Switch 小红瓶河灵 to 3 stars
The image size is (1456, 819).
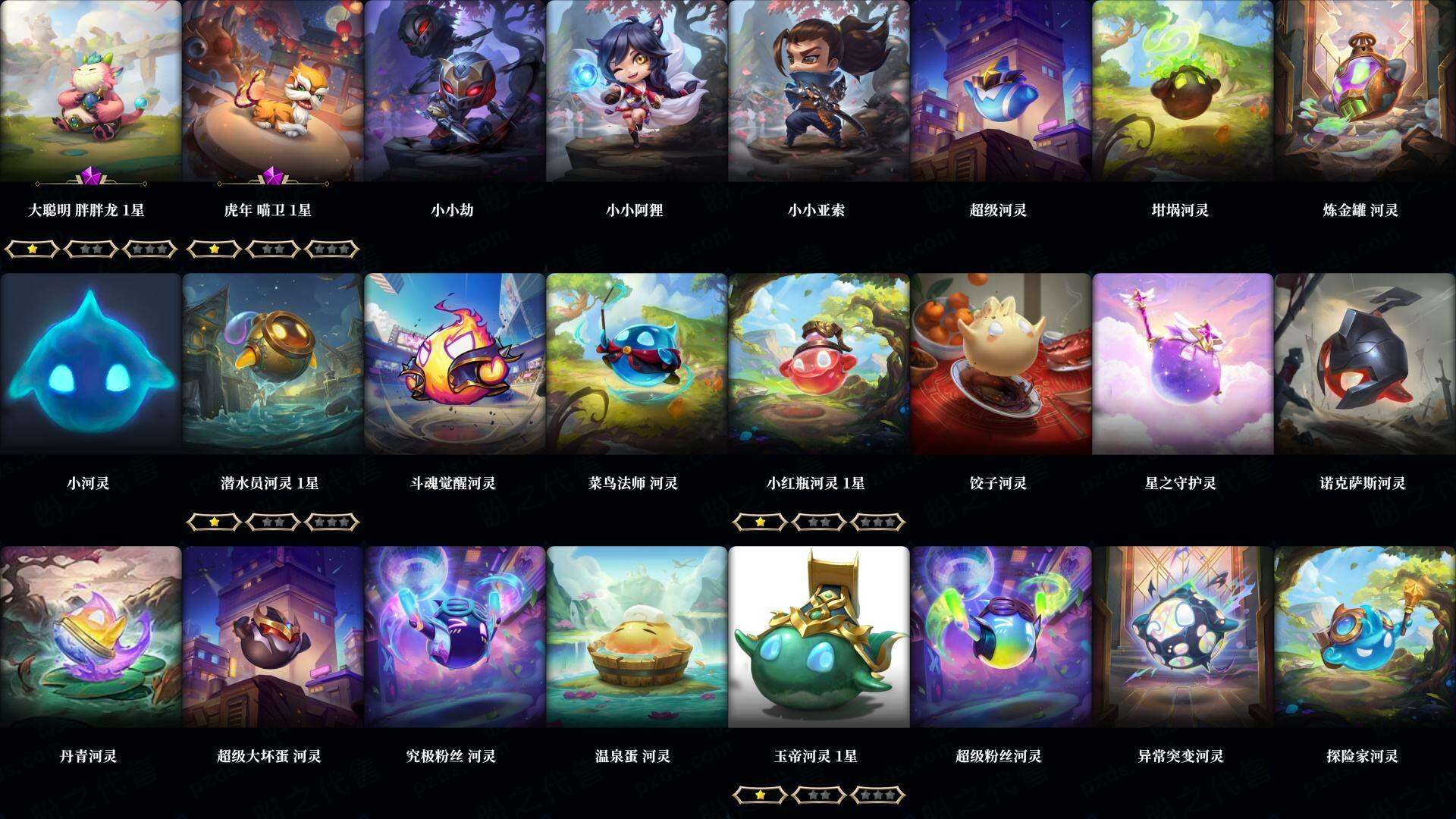tap(878, 522)
